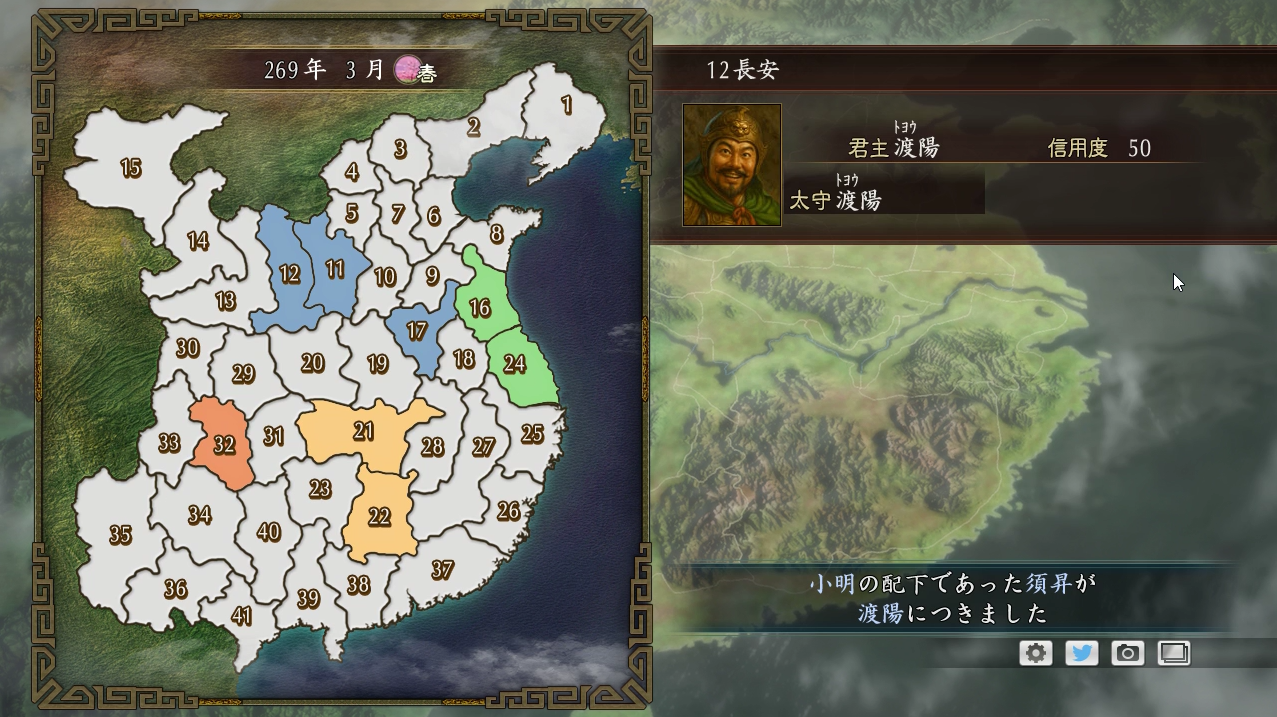Pick province 41 on the map
The height and width of the screenshot is (717, 1277).
pos(241,616)
